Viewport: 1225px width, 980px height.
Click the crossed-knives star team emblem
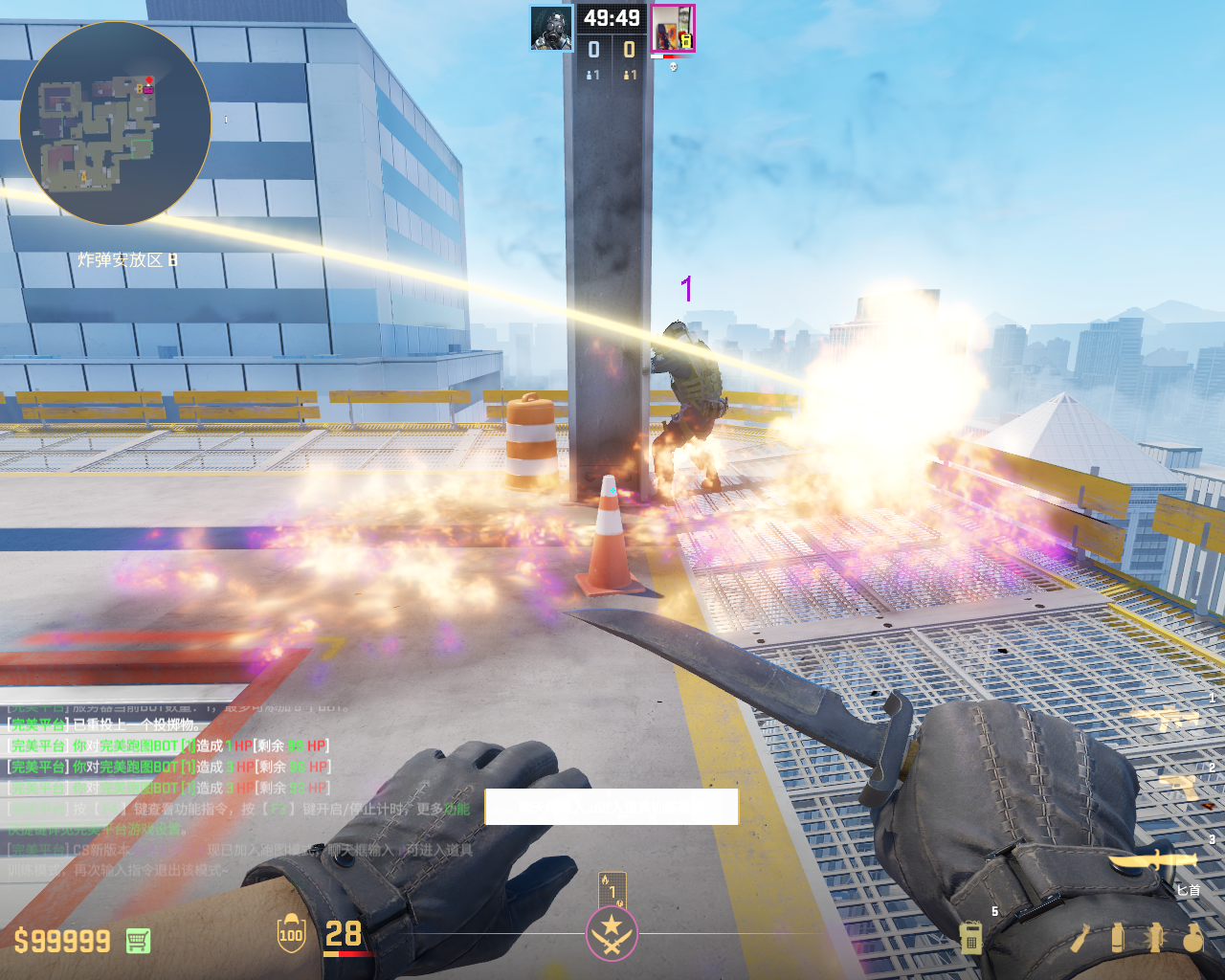point(612,932)
